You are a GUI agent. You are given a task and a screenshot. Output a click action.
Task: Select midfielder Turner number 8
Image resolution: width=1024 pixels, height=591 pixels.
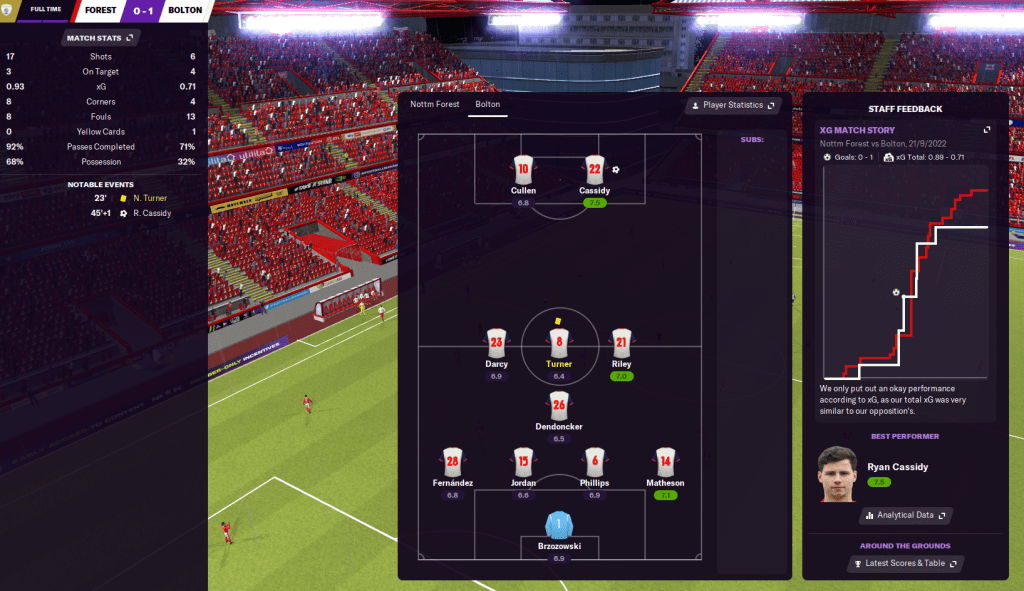click(559, 343)
